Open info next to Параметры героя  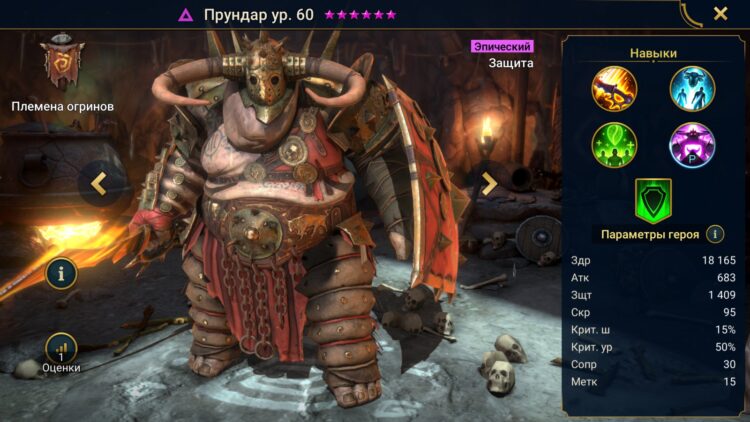tap(715, 234)
